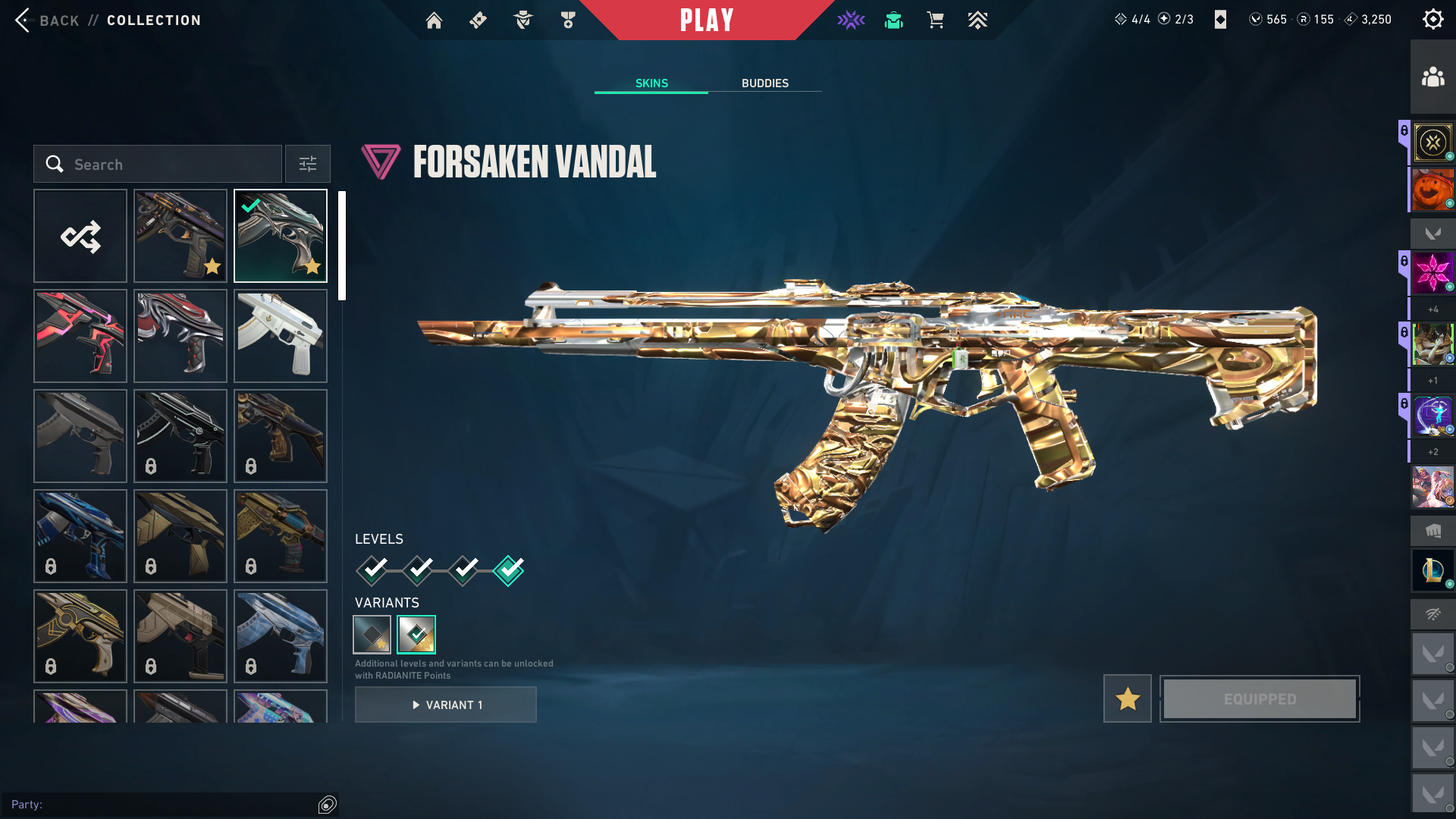Open the search filter icon beside search bar
The height and width of the screenshot is (819, 1456).
(x=307, y=164)
